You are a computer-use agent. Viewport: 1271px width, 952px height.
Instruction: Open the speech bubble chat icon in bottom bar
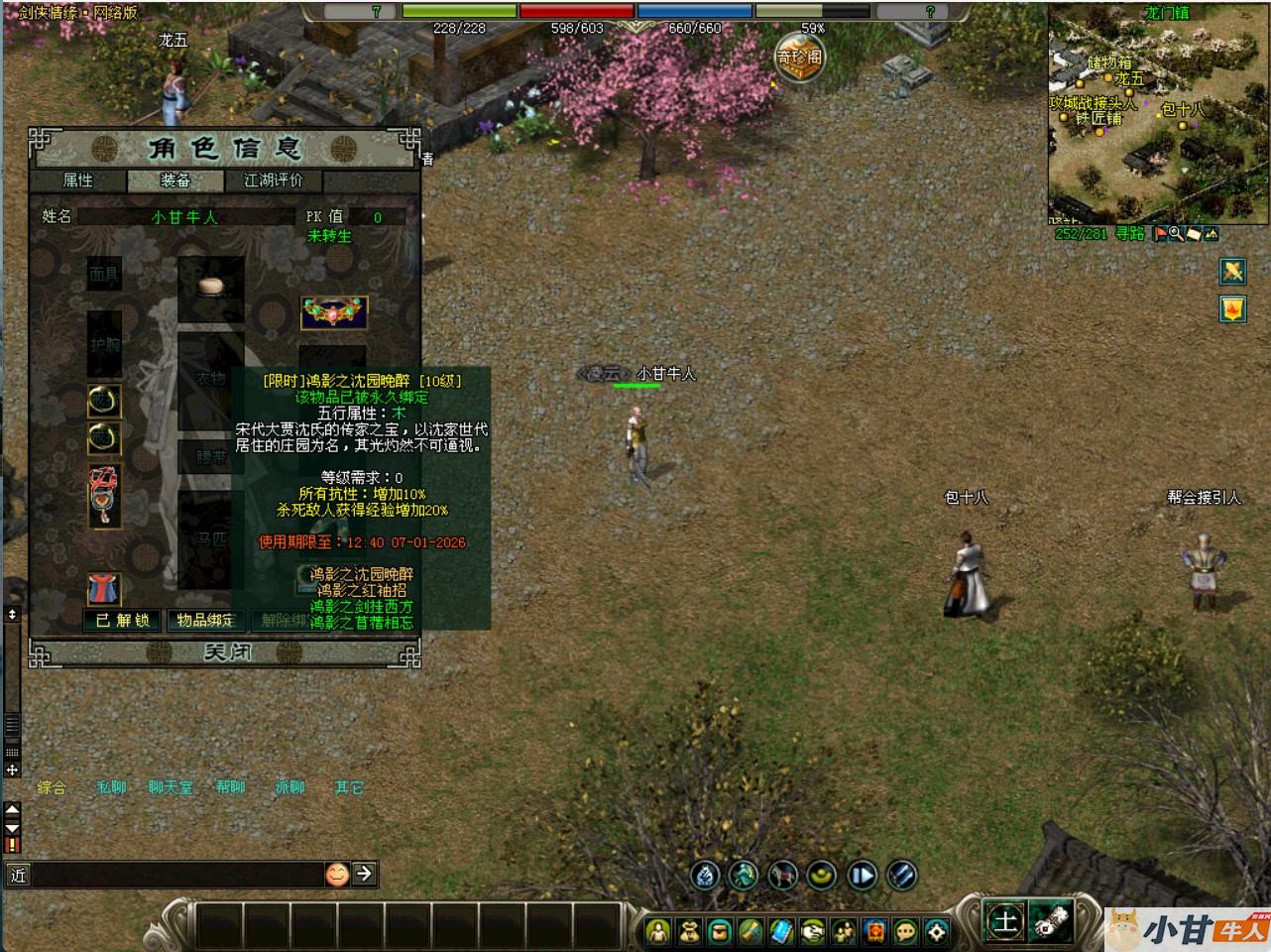coord(905,931)
